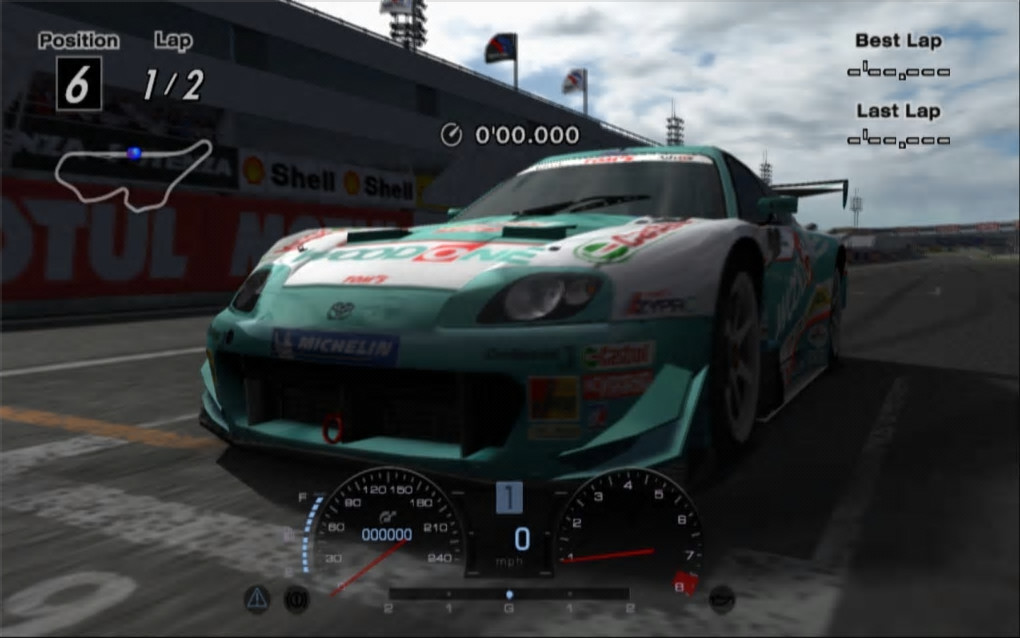Click the track layout minimap
The height and width of the screenshot is (638, 1020).
tap(133, 174)
